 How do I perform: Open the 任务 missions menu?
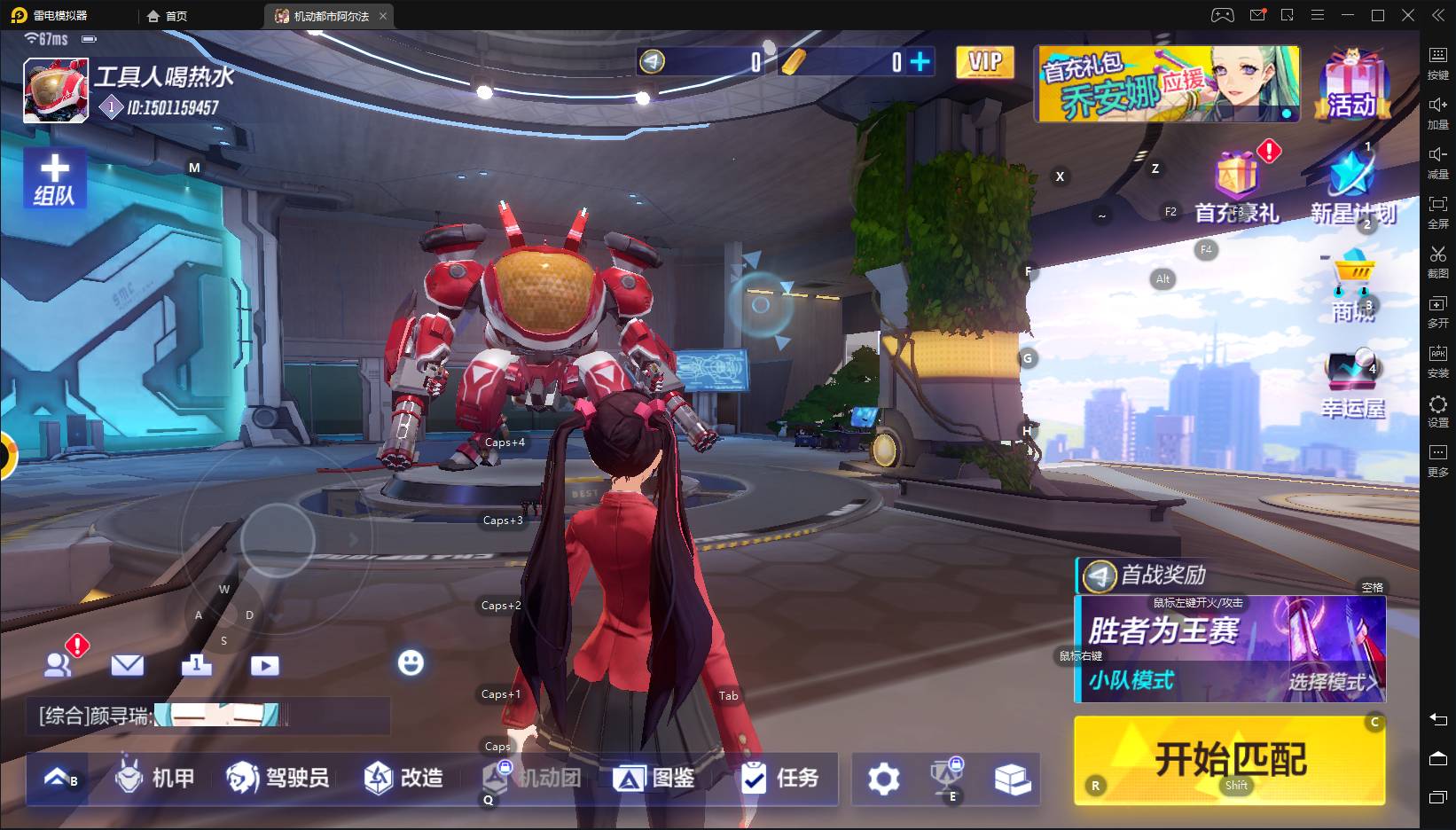pos(780,779)
